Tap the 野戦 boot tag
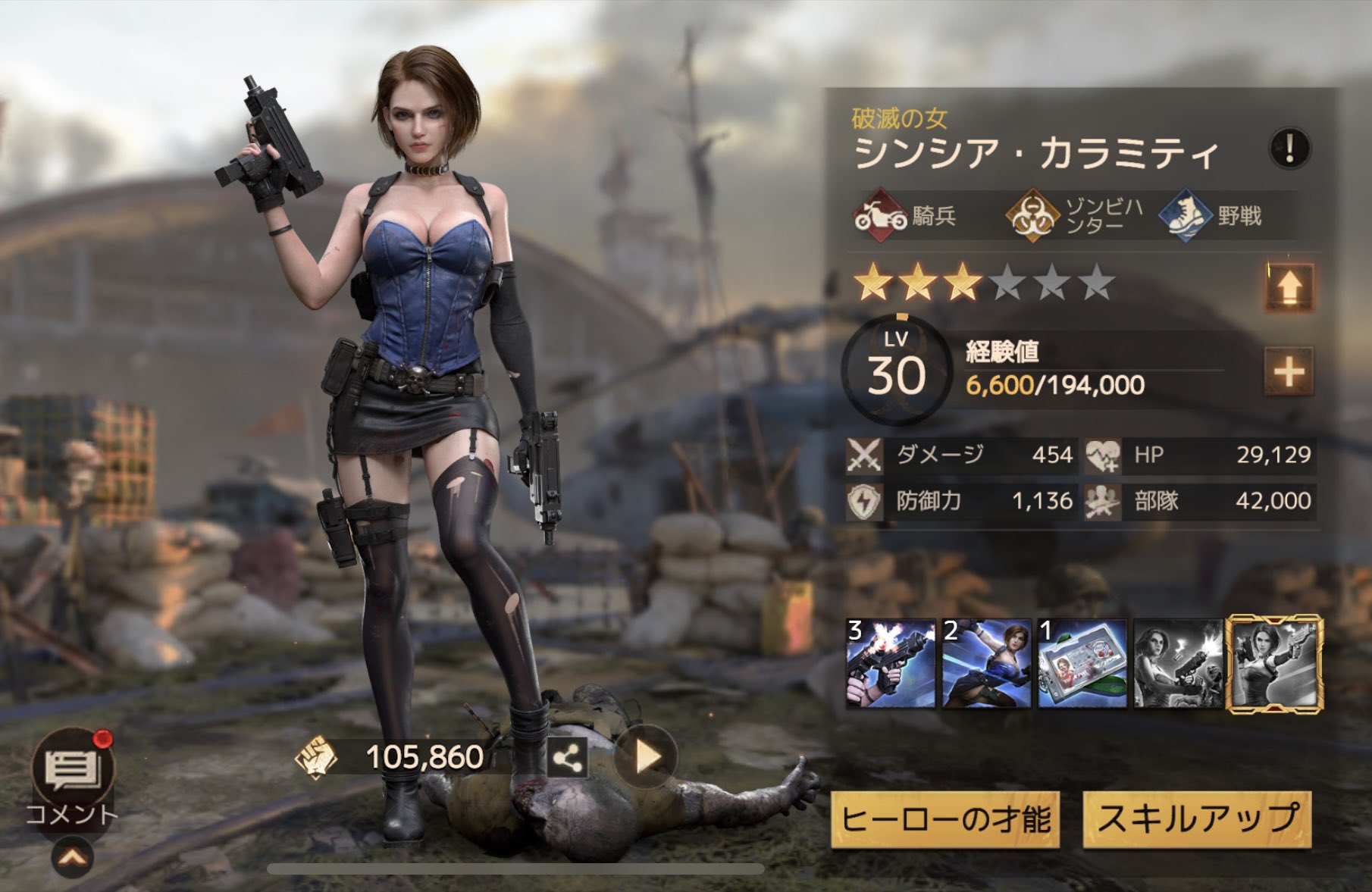Image resolution: width=1372 pixels, height=892 pixels. (1211, 216)
